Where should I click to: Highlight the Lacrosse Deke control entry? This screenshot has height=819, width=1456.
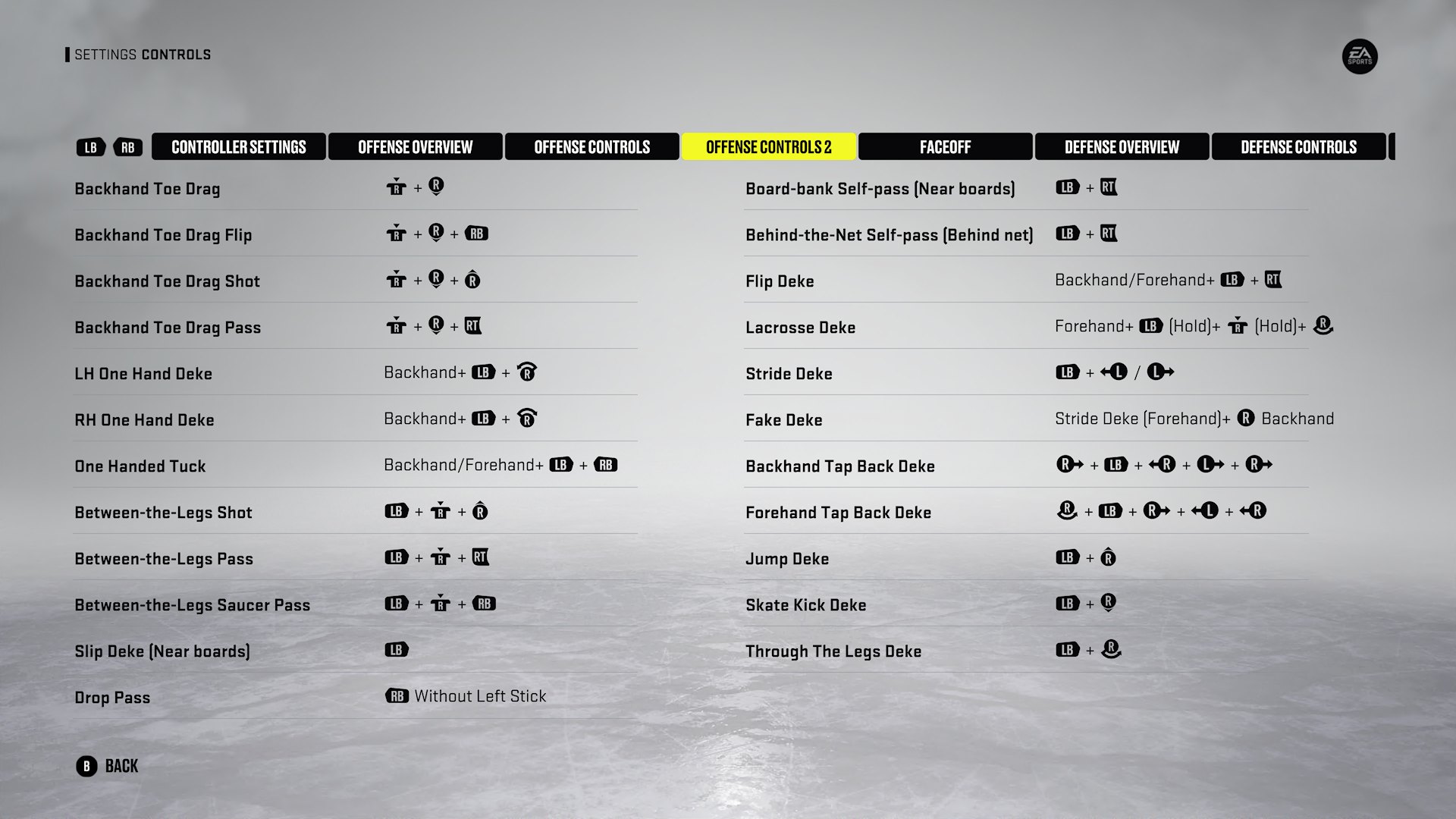tap(800, 328)
